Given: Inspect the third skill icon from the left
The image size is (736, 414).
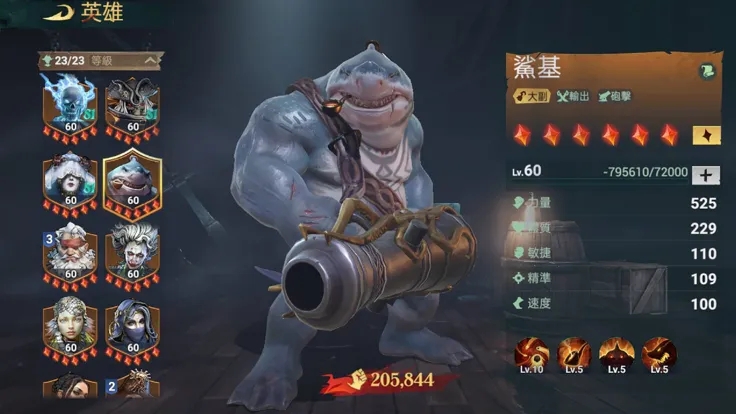Looking at the screenshot, I should pos(616,353).
